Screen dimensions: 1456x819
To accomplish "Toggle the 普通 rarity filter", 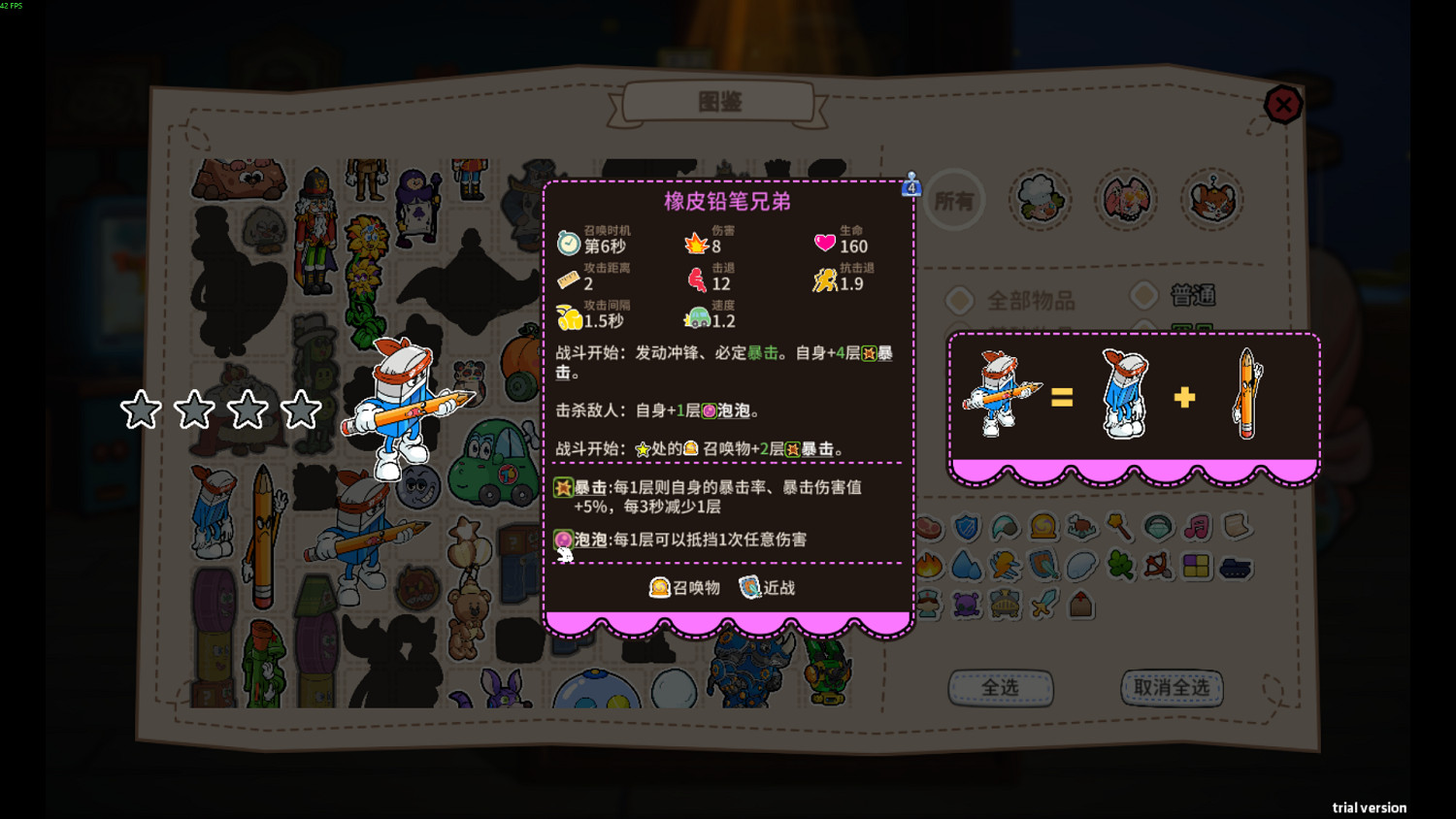I will [1143, 297].
